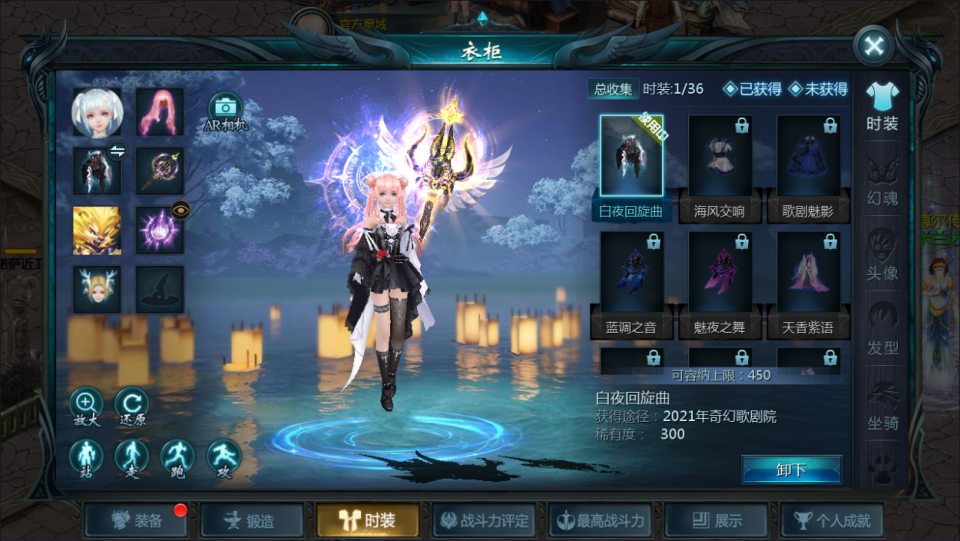This screenshot has height=541, width=960.
Task: Open the 坐骑 mount tab
Action: pos(882,405)
